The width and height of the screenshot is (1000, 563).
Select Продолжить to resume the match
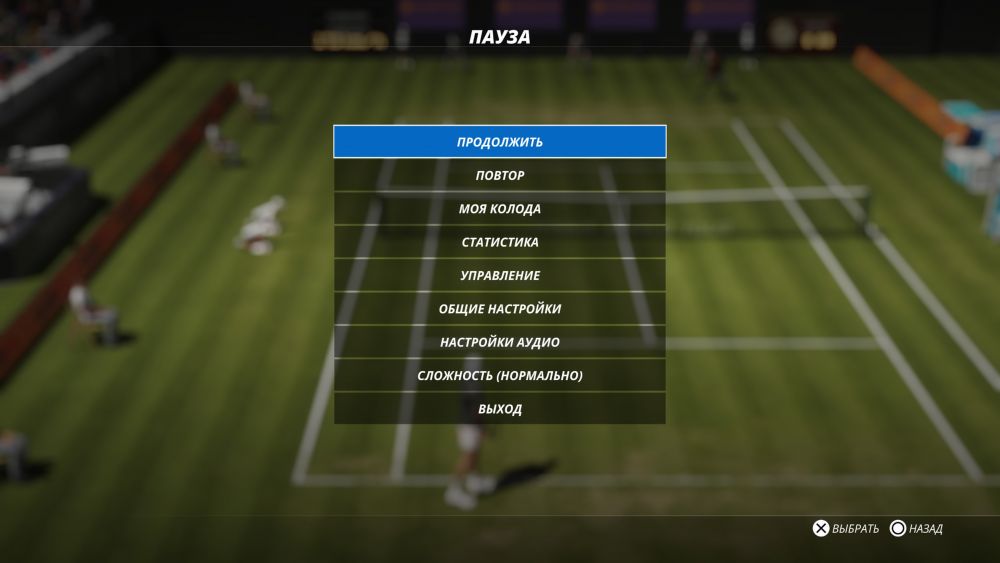coord(500,142)
